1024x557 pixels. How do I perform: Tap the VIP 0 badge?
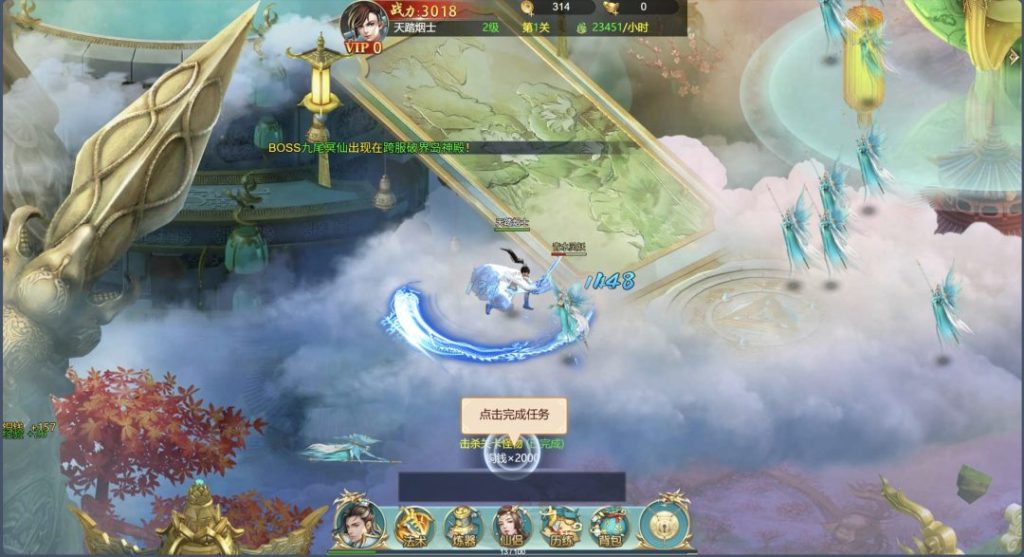363,47
